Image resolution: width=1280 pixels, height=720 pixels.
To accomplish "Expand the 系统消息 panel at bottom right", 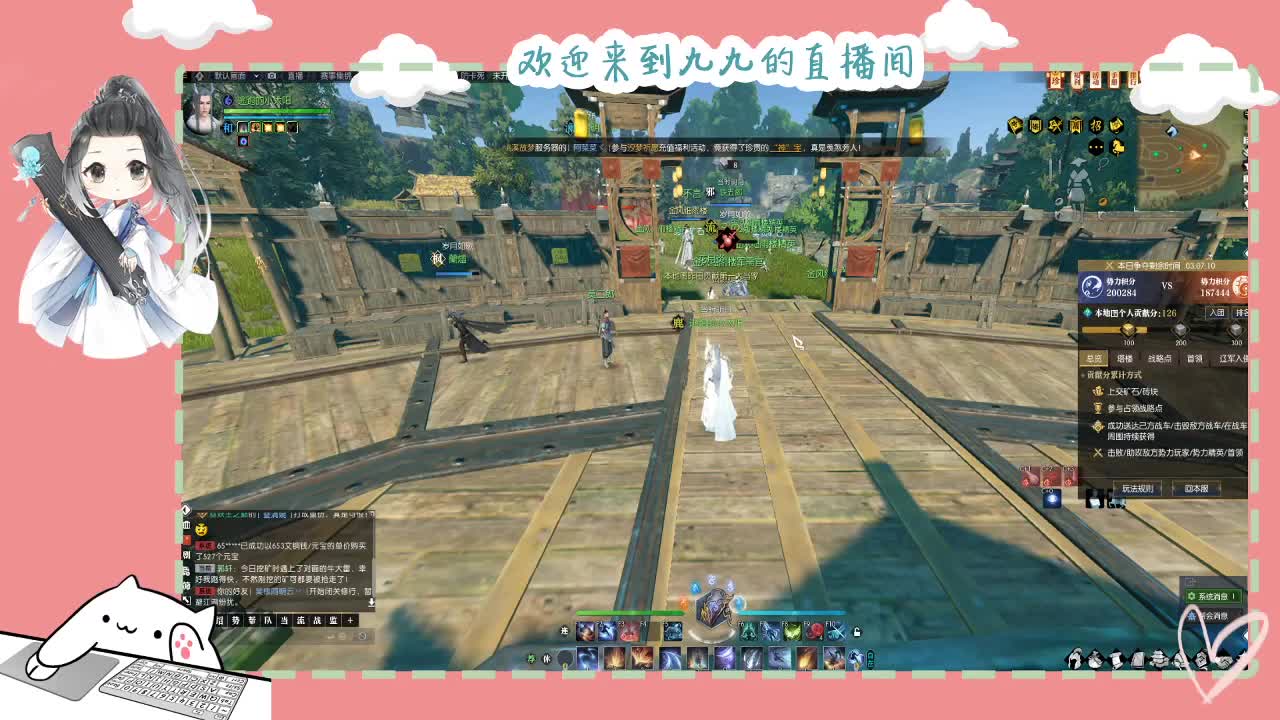I will coord(1212,597).
